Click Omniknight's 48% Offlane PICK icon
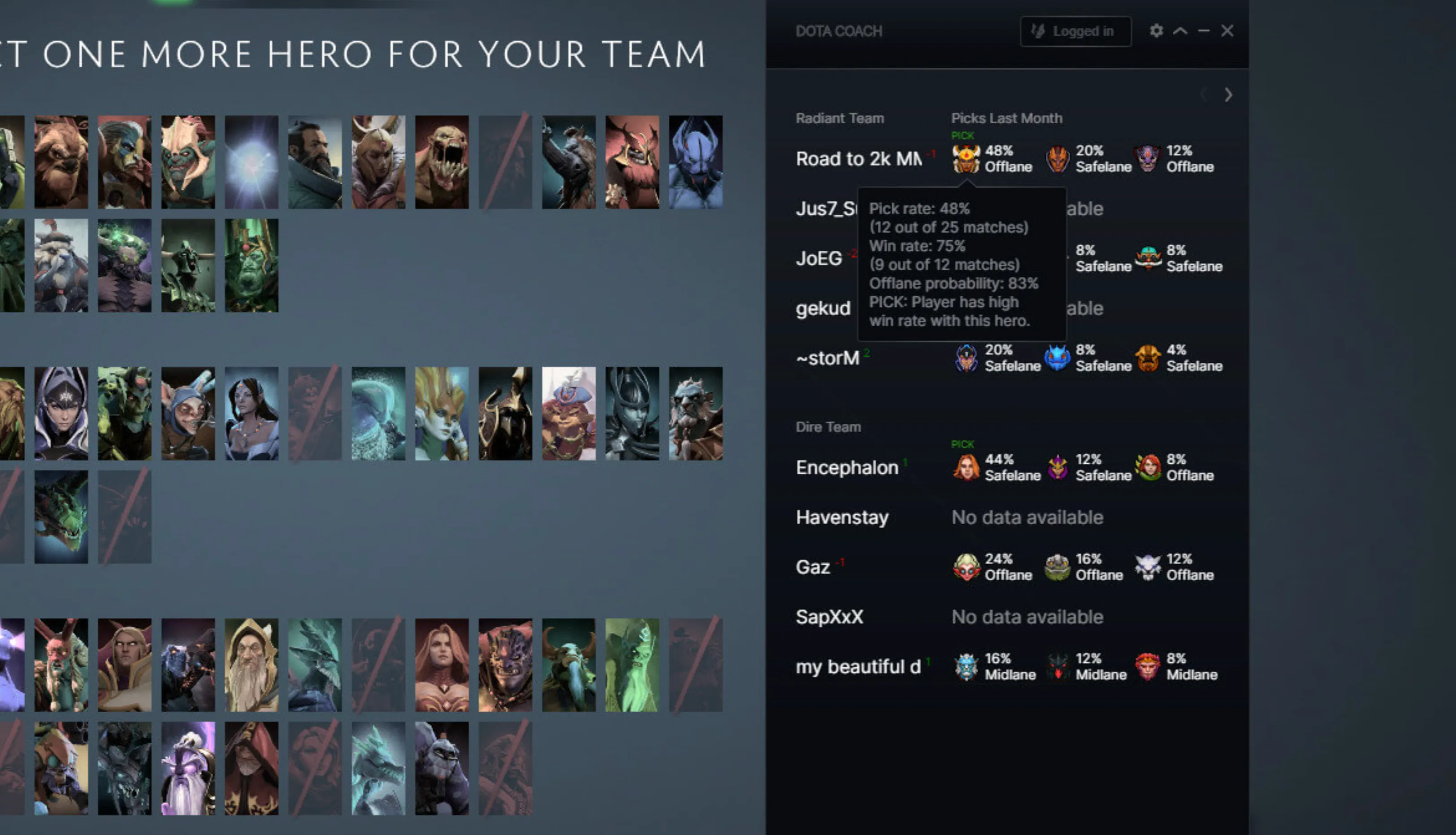This screenshot has width=1456, height=835. point(968,159)
